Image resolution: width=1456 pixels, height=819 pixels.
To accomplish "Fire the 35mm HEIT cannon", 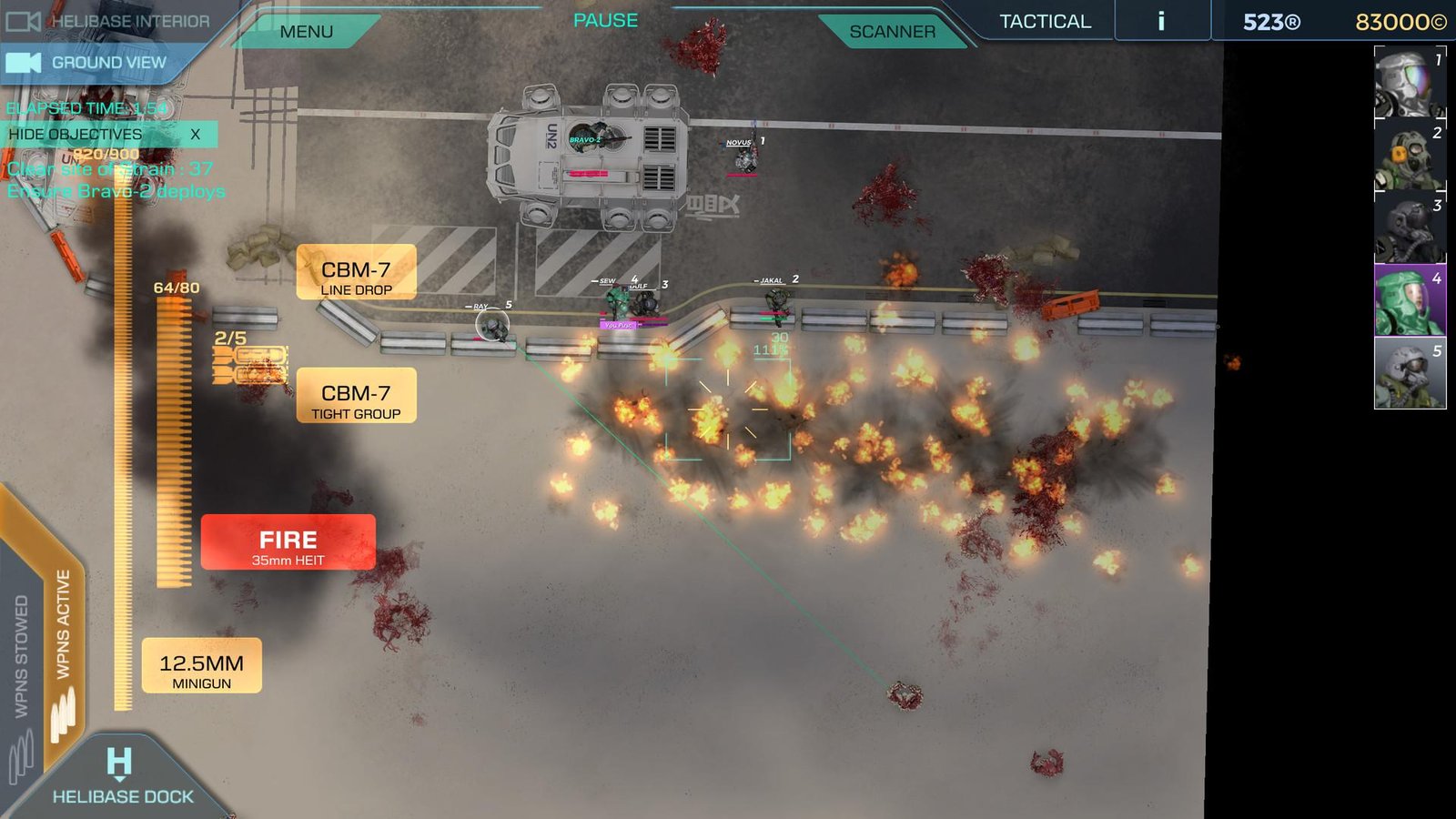I will [288, 543].
